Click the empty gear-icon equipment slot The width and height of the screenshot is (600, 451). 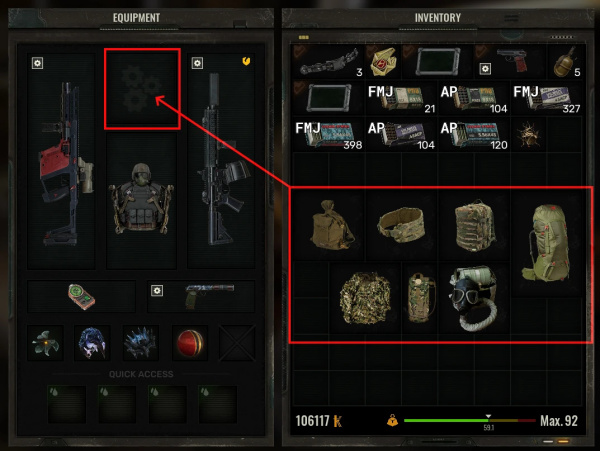tap(142, 90)
